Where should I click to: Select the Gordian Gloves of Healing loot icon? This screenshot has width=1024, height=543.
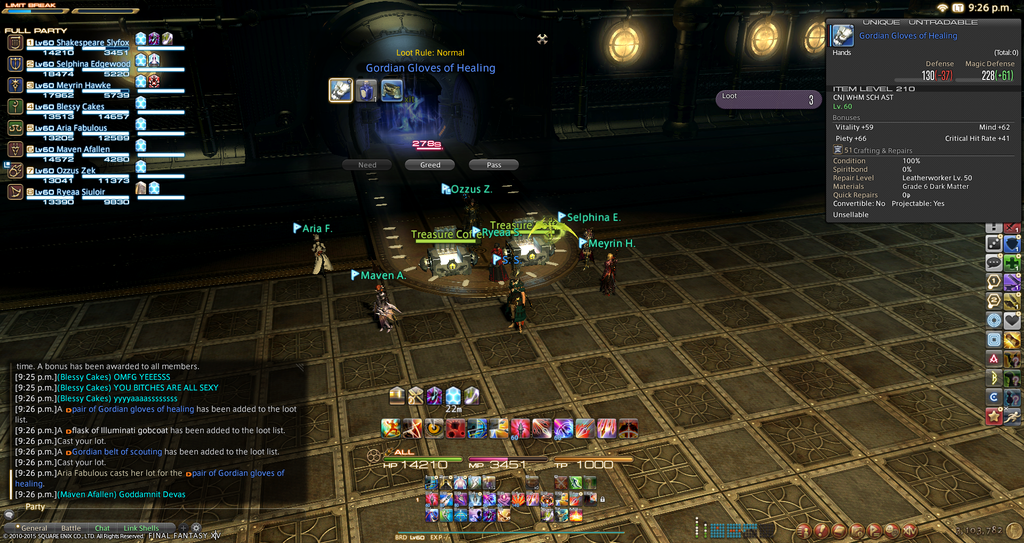click(341, 90)
